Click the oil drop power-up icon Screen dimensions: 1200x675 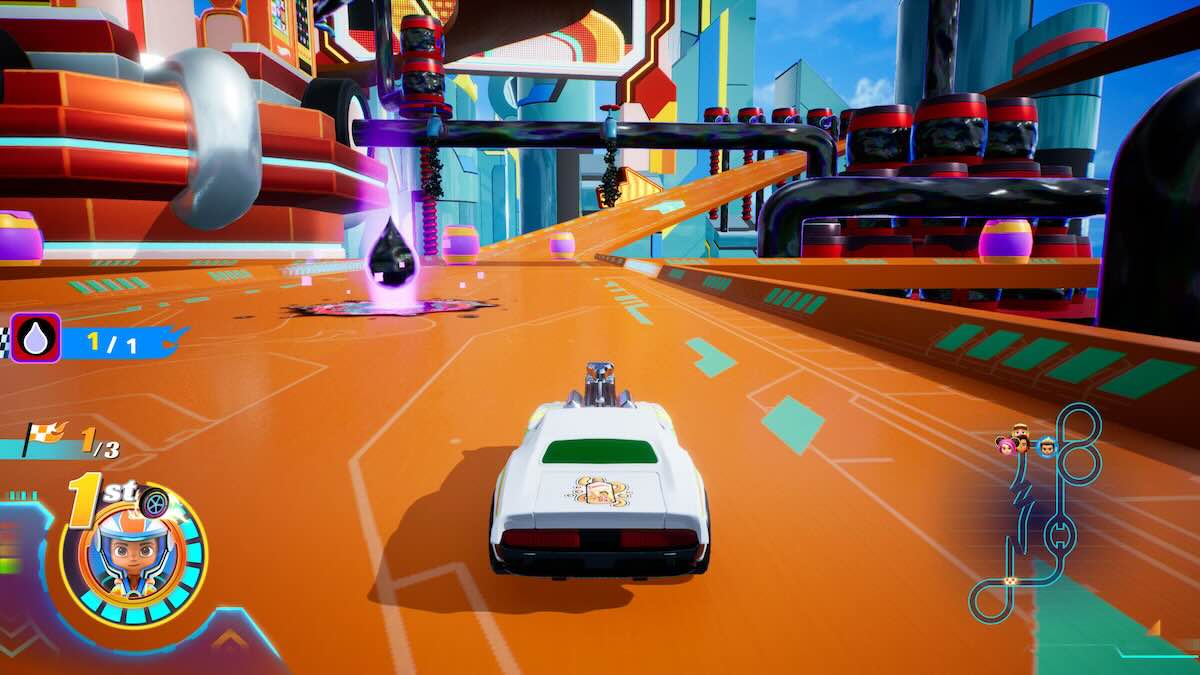(35, 338)
